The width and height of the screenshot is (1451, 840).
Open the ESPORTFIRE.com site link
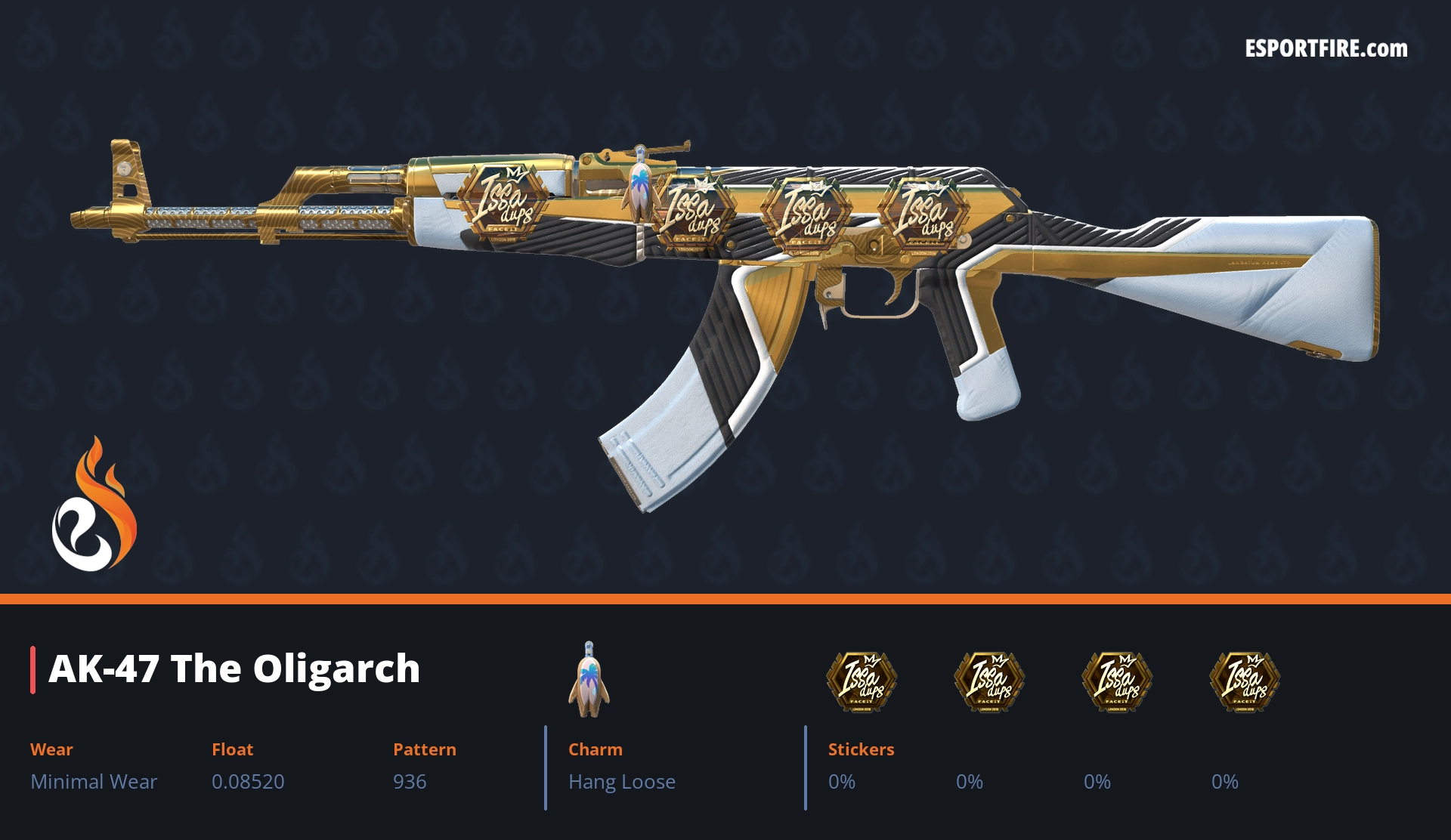pyautogui.click(x=1326, y=49)
